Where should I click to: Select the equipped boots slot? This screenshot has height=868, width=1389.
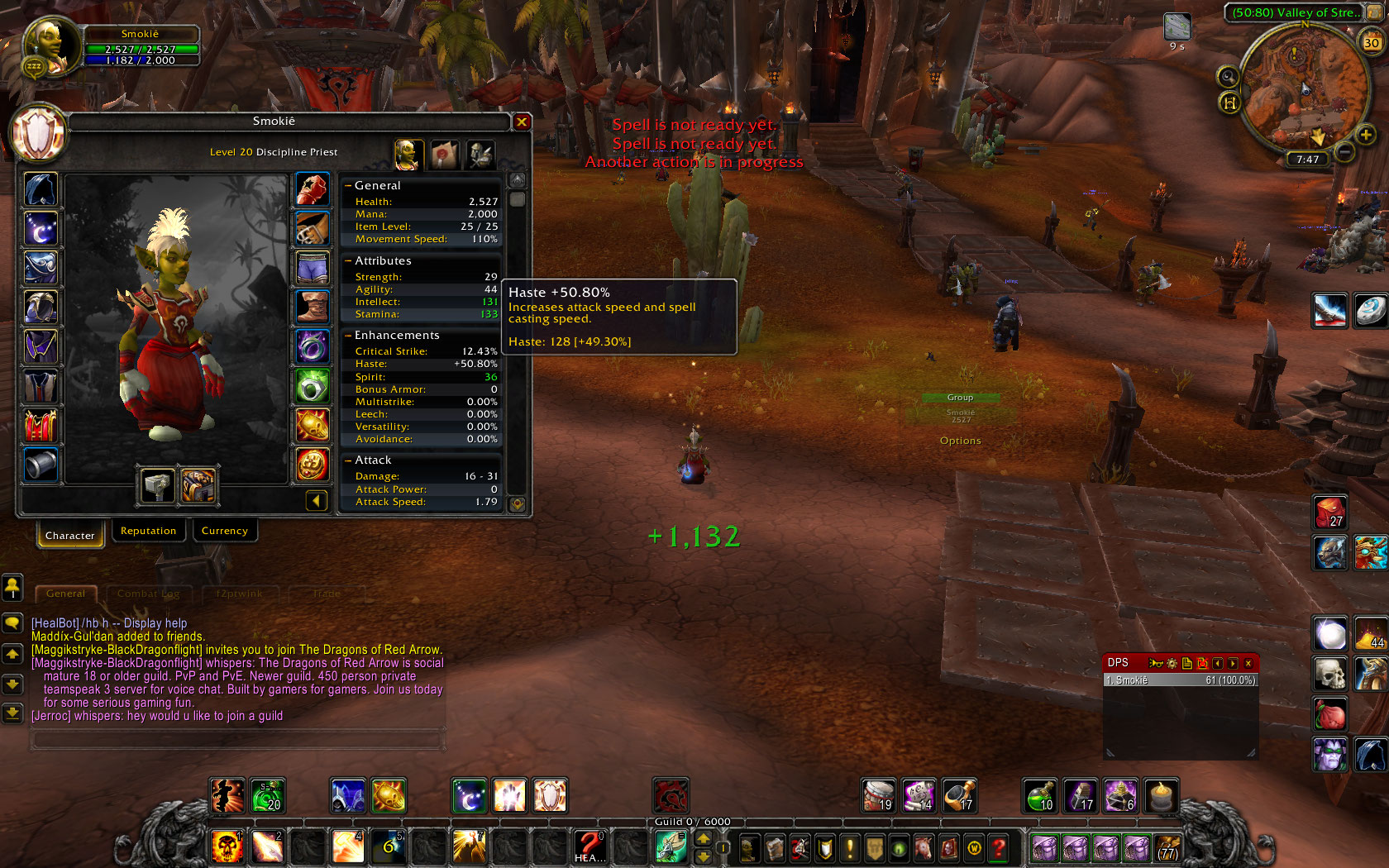[x=313, y=308]
